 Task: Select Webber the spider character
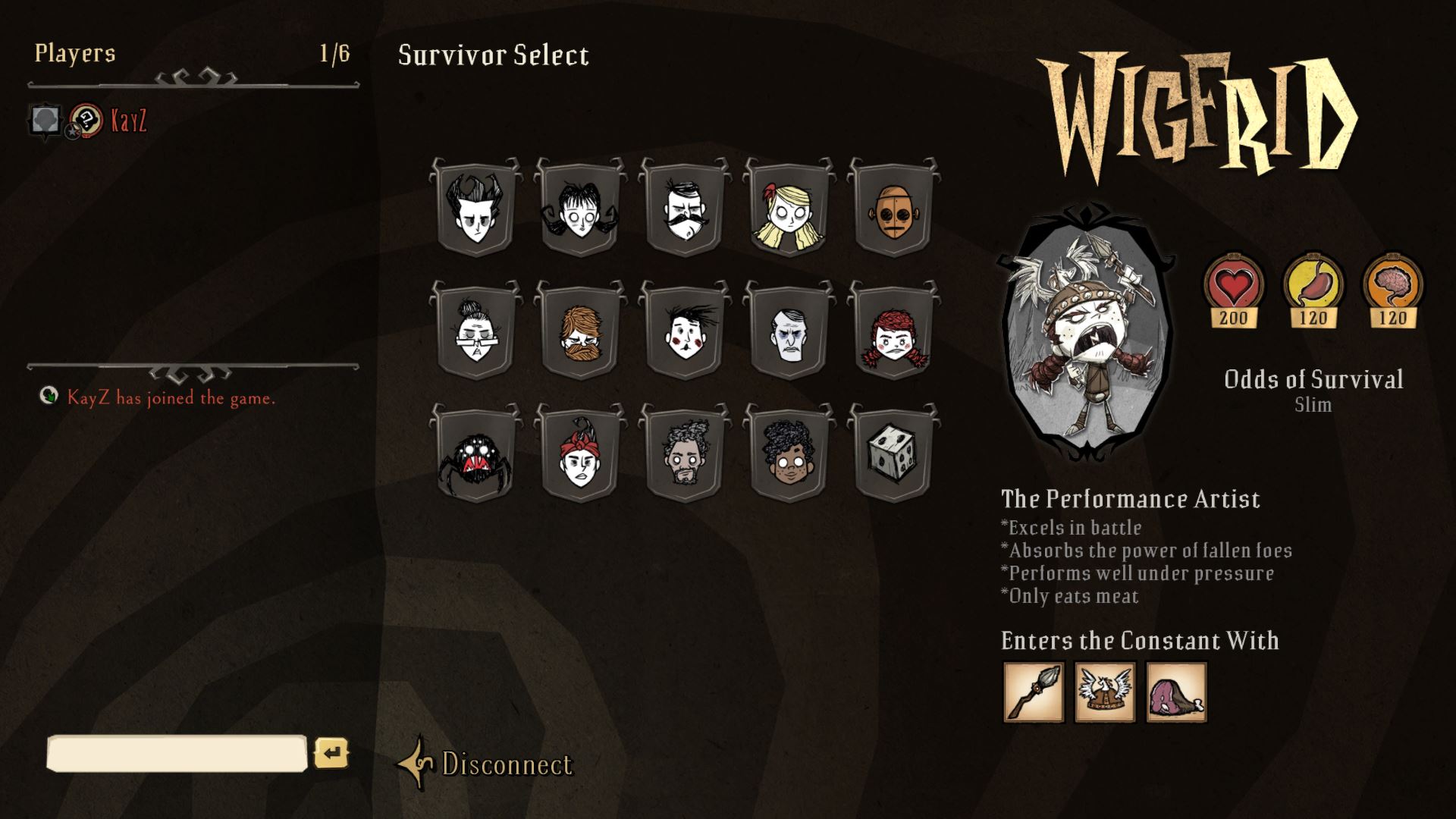click(x=475, y=454)
